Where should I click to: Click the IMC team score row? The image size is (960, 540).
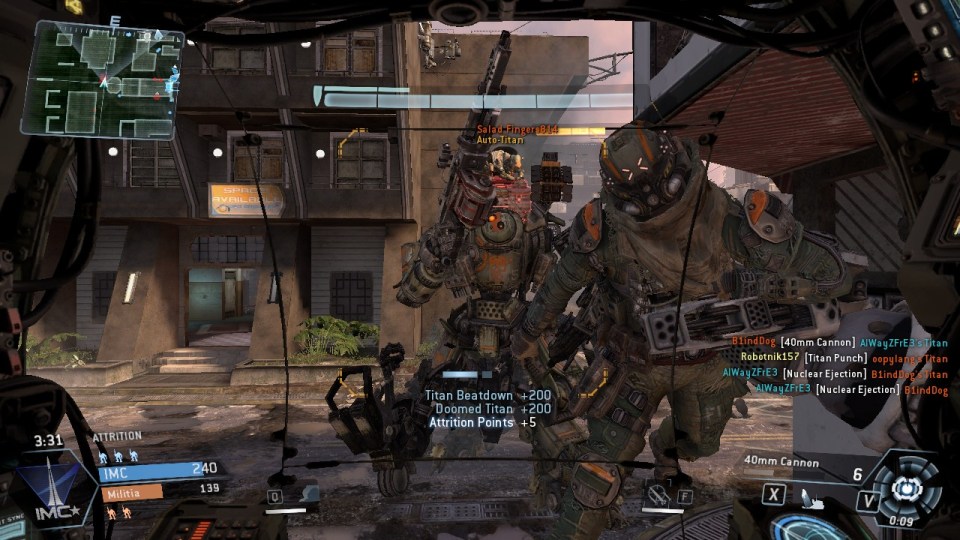point(158,469)
